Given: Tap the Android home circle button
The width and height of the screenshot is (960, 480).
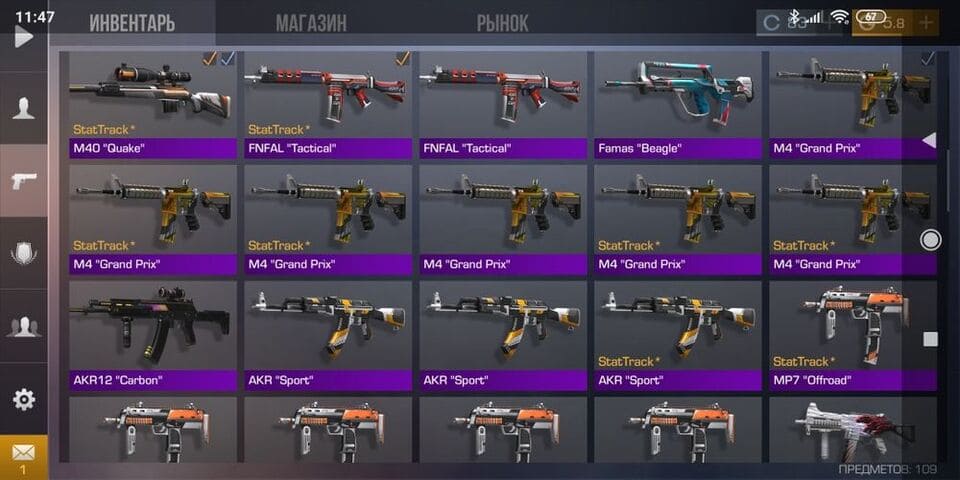Looking at the screenshot, I should [x=930, y=239].
